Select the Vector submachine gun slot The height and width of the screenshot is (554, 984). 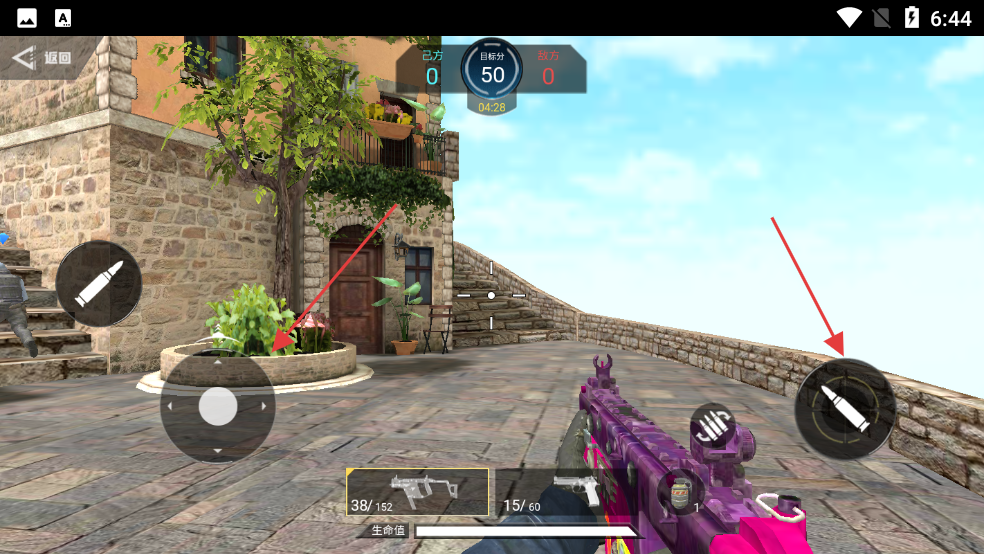click(417, 492)
